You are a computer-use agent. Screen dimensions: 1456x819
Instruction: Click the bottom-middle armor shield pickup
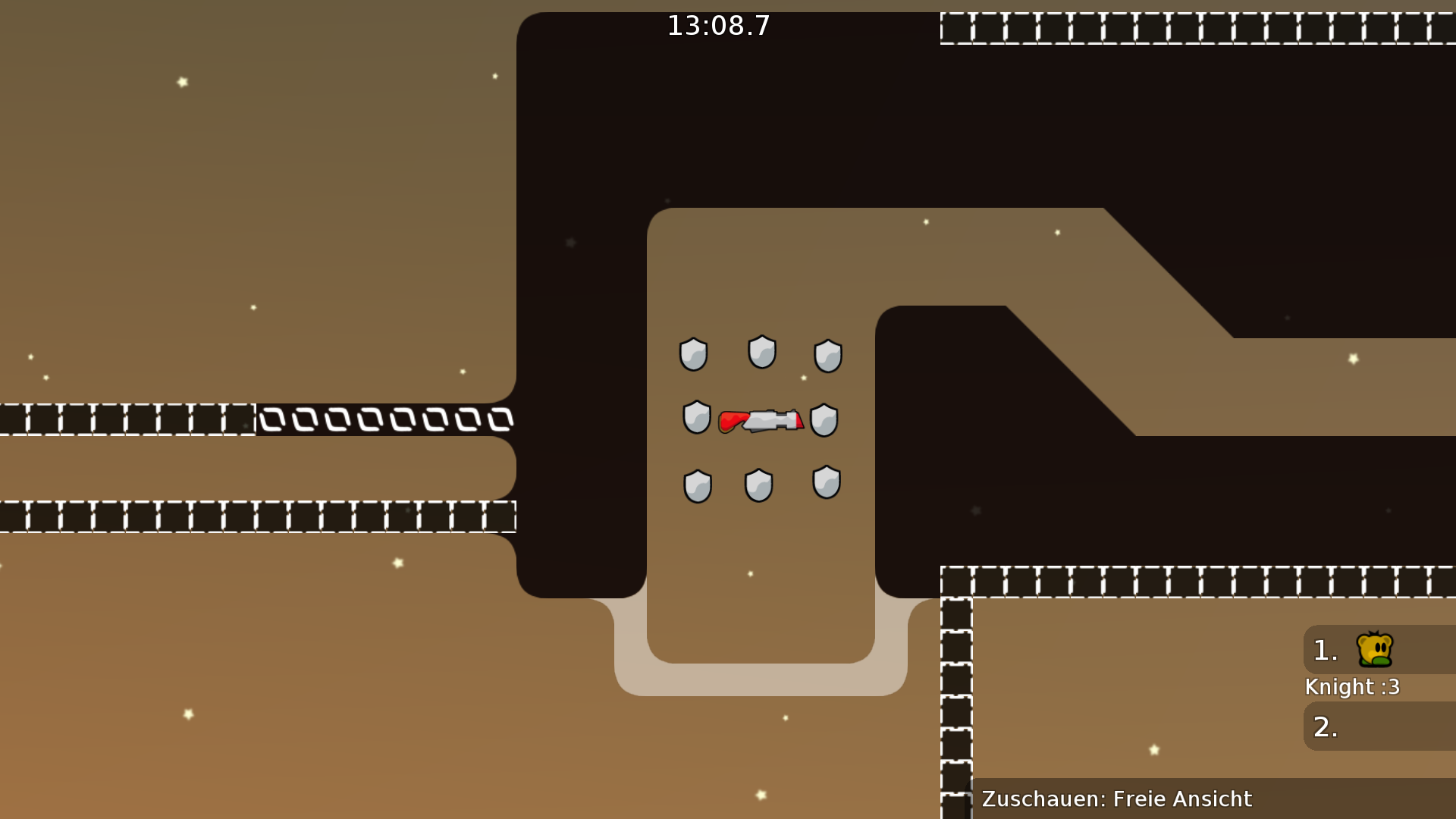[758, 484]
